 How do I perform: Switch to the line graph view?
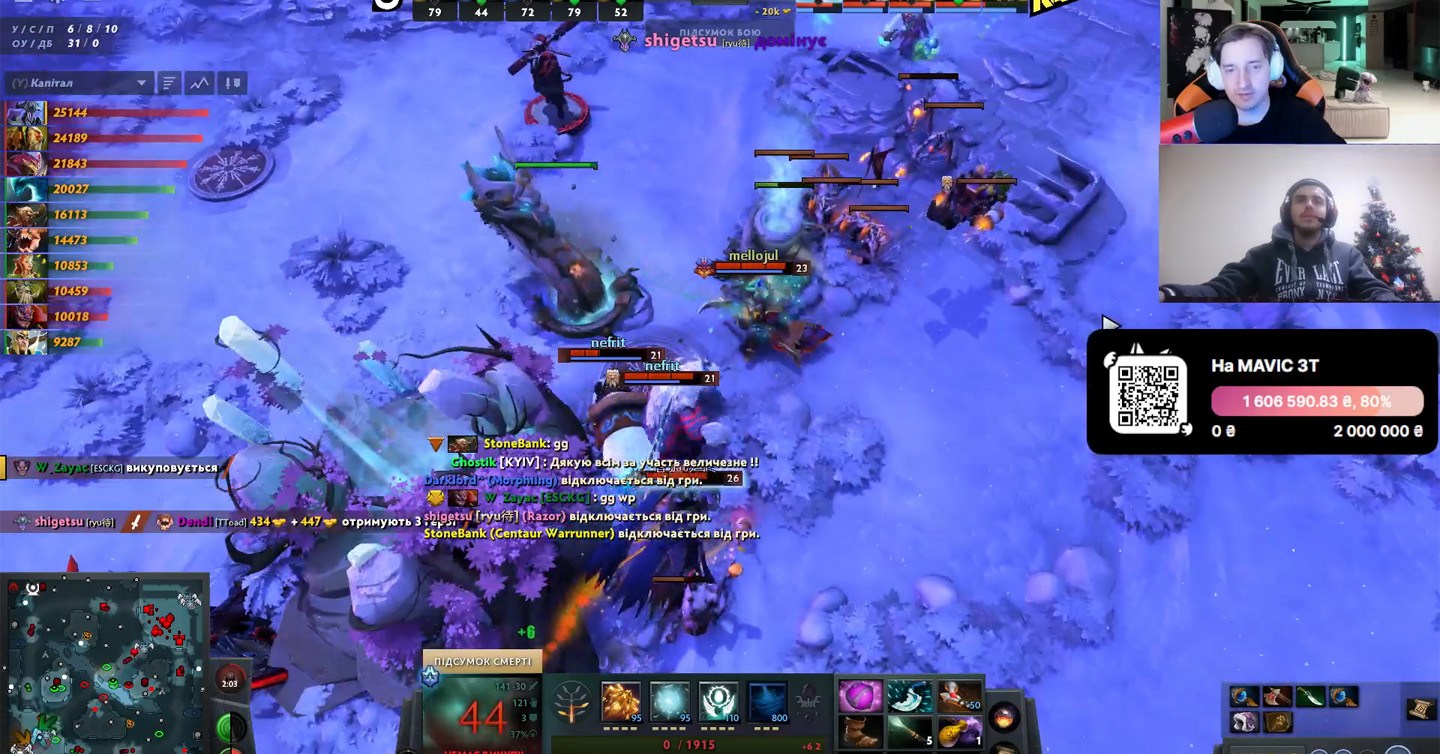point(199,83)
